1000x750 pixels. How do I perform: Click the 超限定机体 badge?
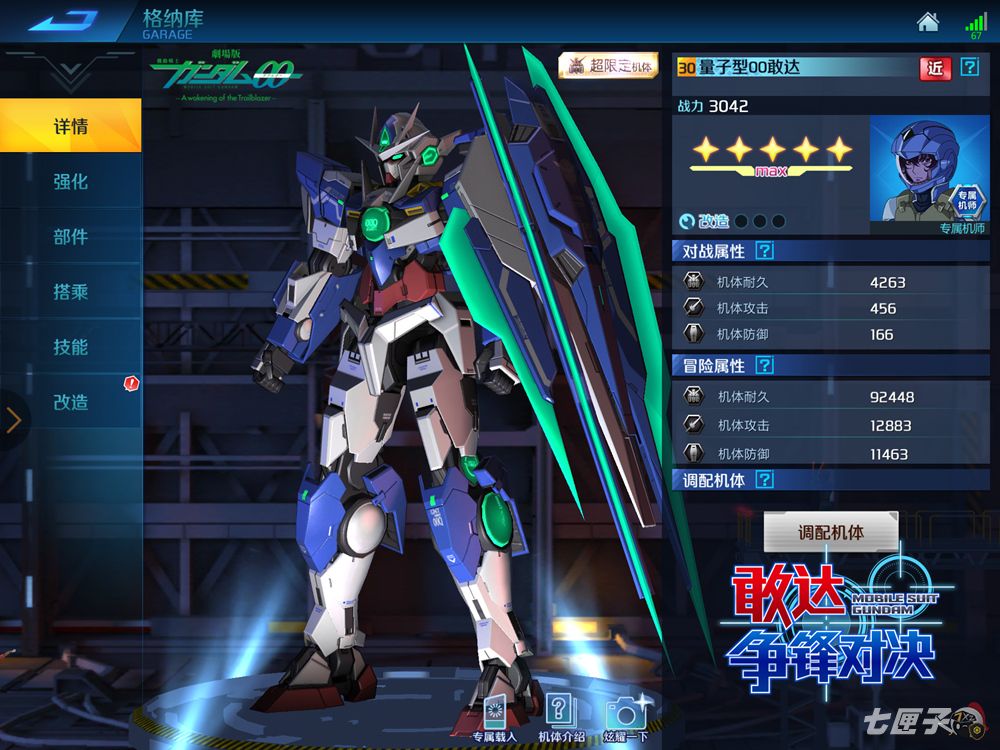click(x=608, y=66)
